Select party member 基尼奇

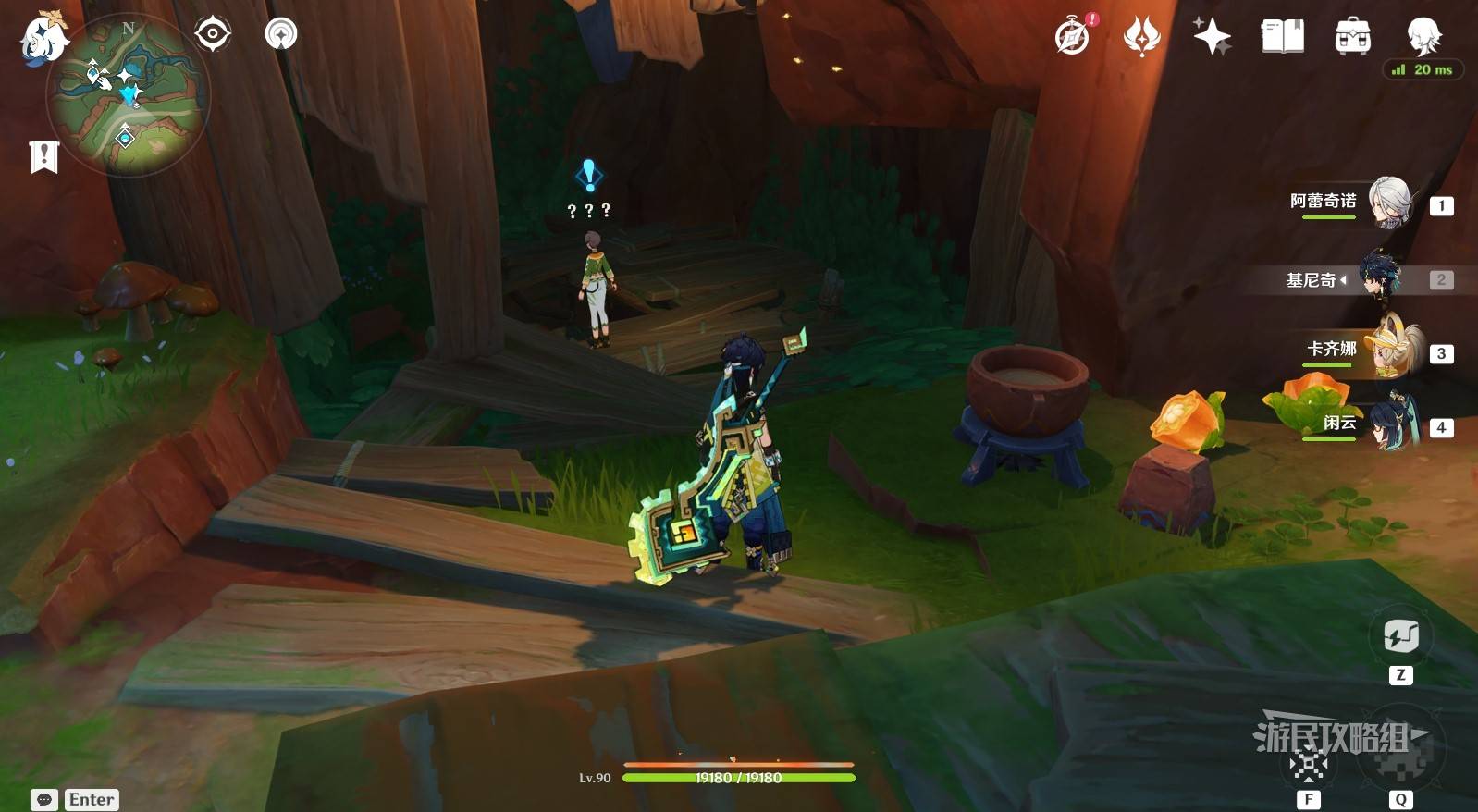tap(1381, 277)
